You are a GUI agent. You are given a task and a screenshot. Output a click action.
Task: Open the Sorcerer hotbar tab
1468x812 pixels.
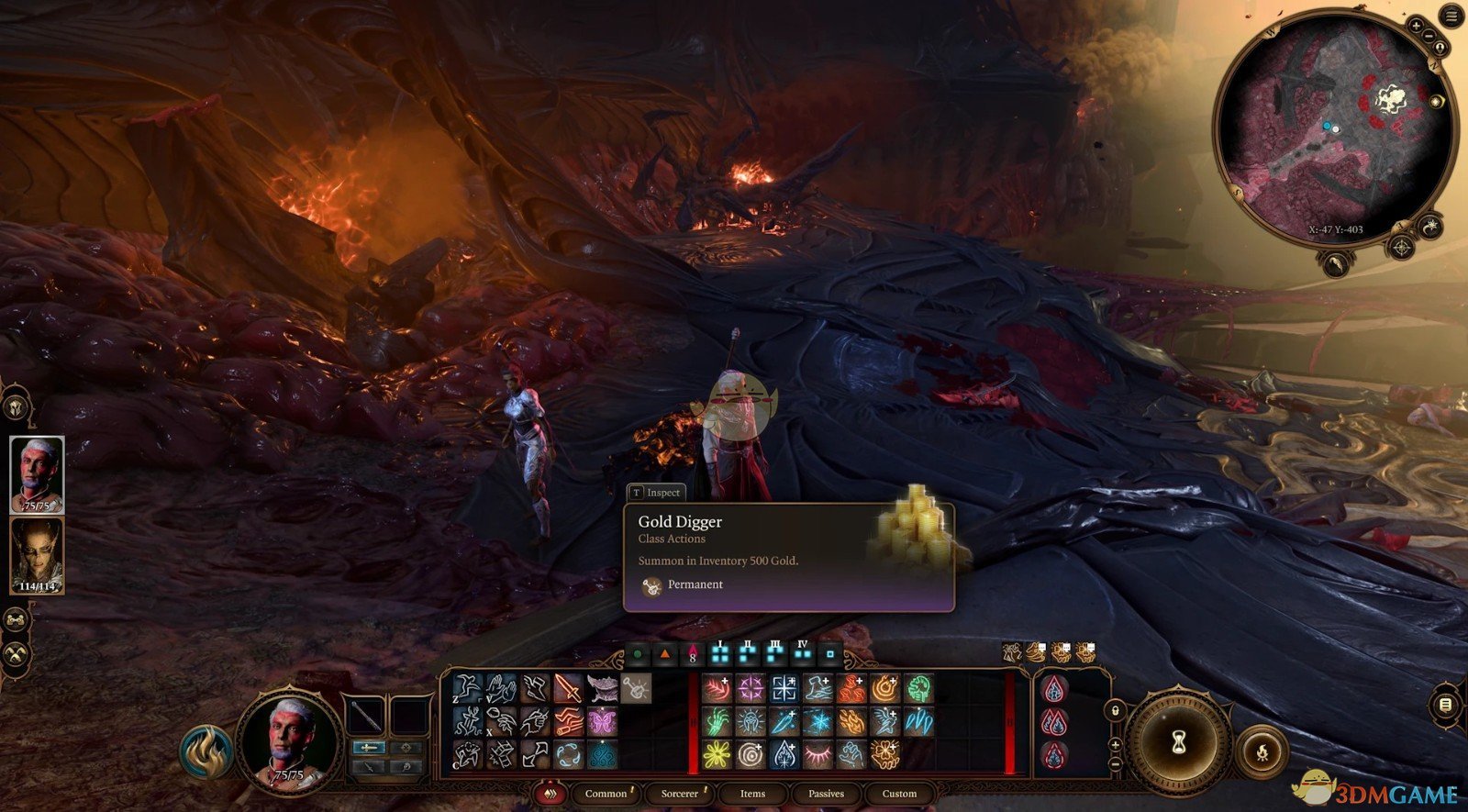680,794
